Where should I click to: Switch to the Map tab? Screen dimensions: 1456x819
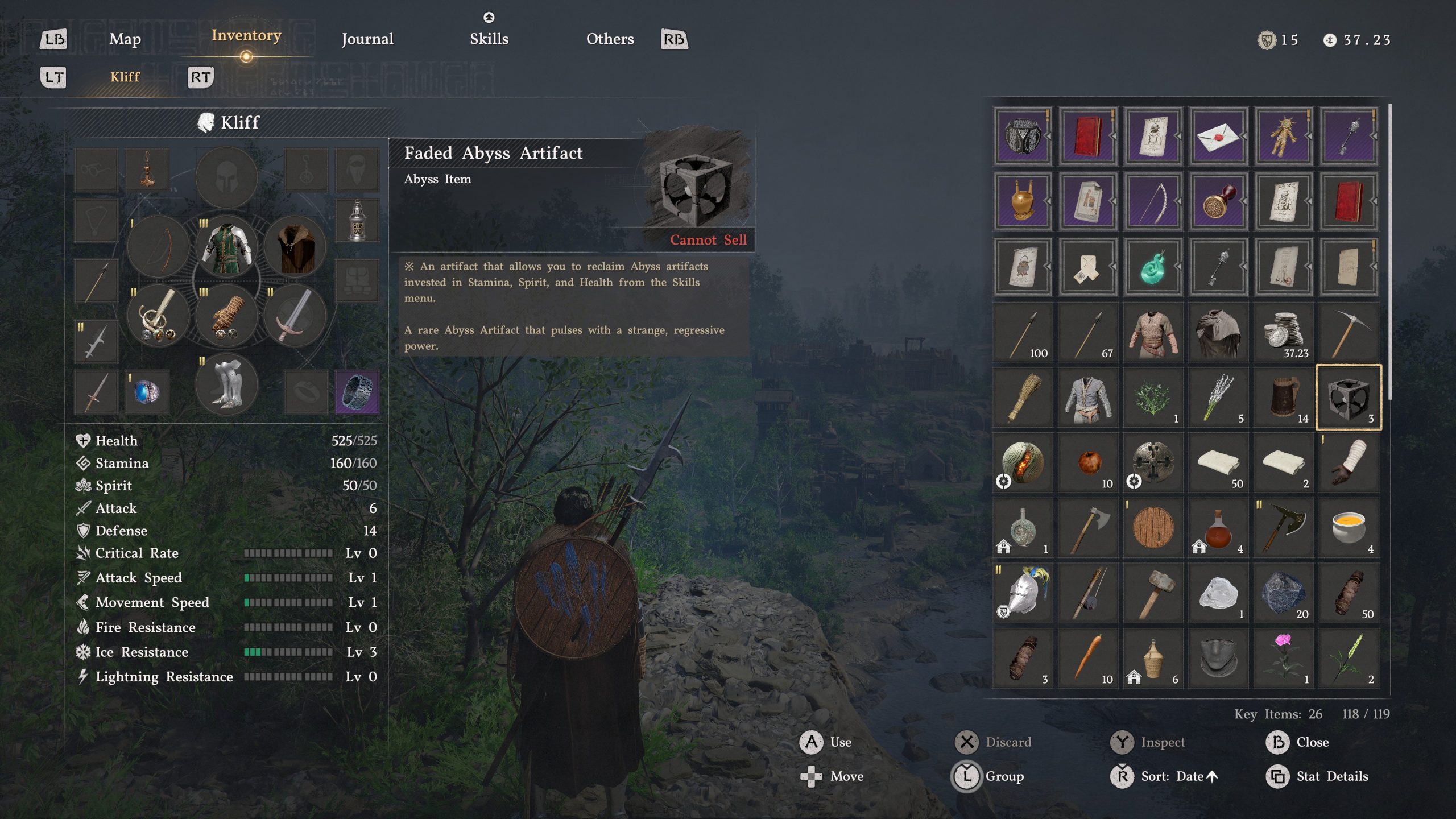click(x=125, y=39)
